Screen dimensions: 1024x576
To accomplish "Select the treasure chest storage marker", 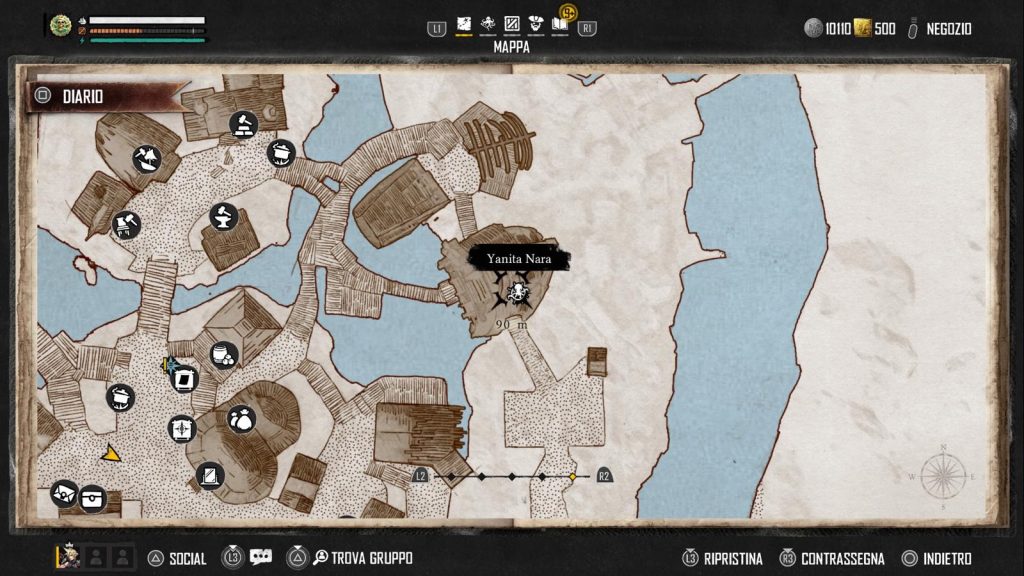I will [93, 496].
